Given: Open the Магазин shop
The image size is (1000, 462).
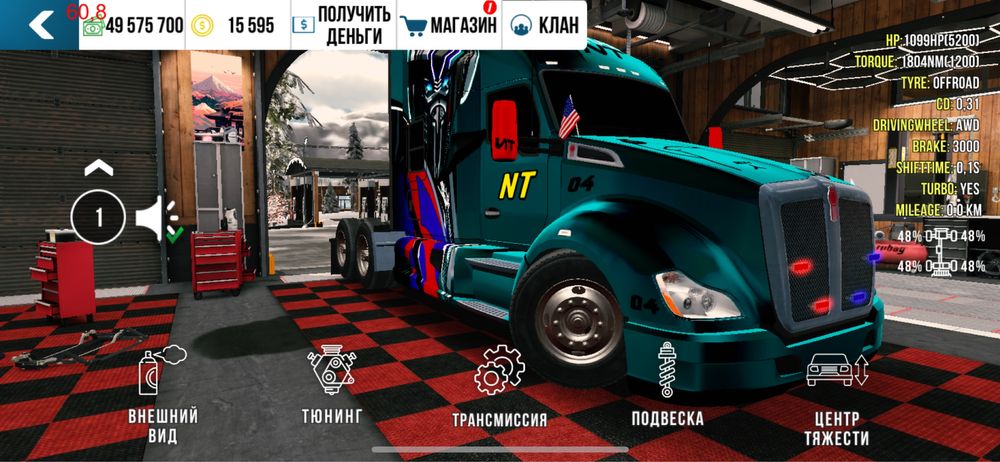Looking at the screenshot, I should (448, 25).
